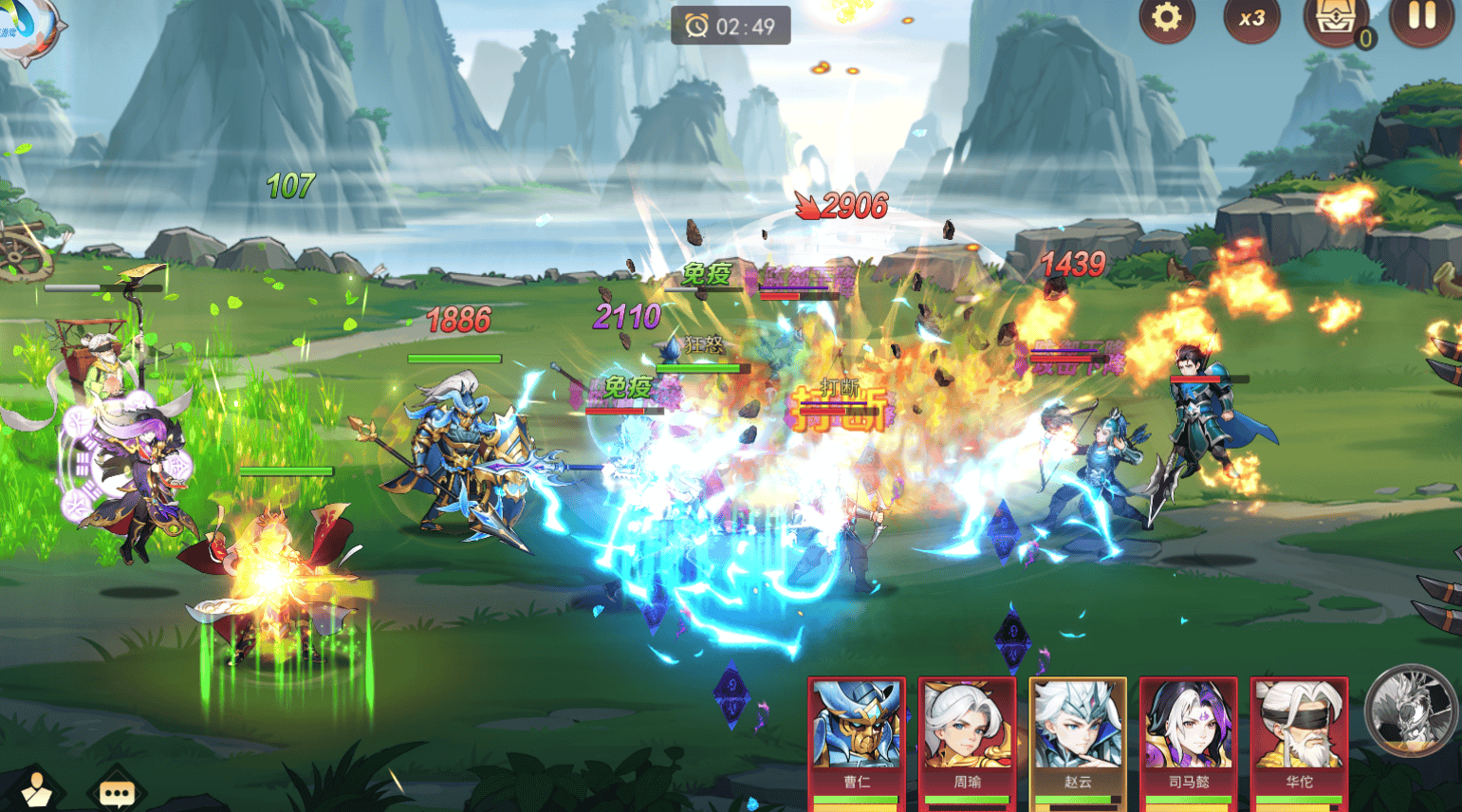Activate the grey dragon ultimate skill
1462x812 pixels.
tap(1410, 710)
